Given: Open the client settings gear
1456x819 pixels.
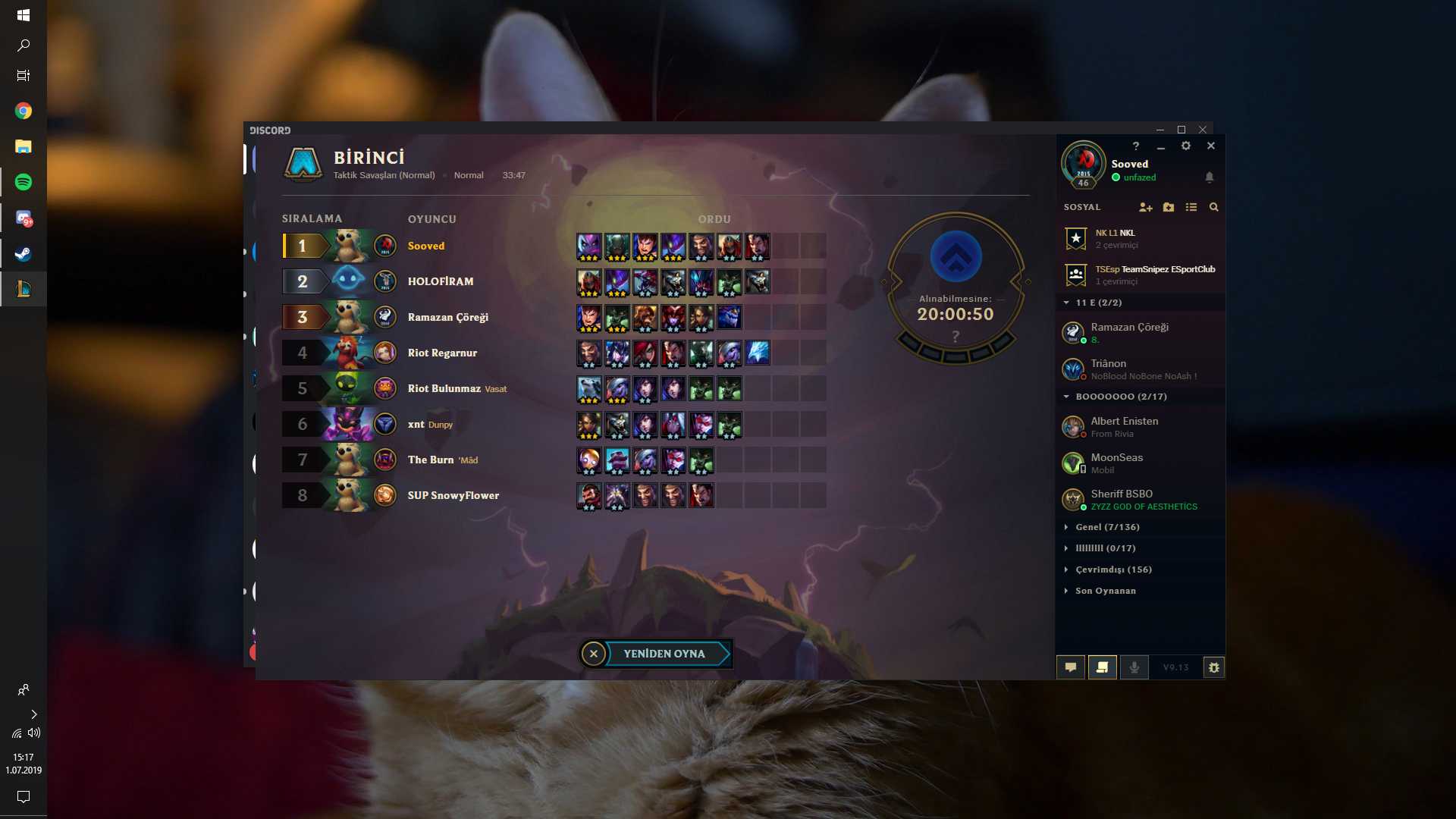Looking at the screenshot, I should (1186, 146).
